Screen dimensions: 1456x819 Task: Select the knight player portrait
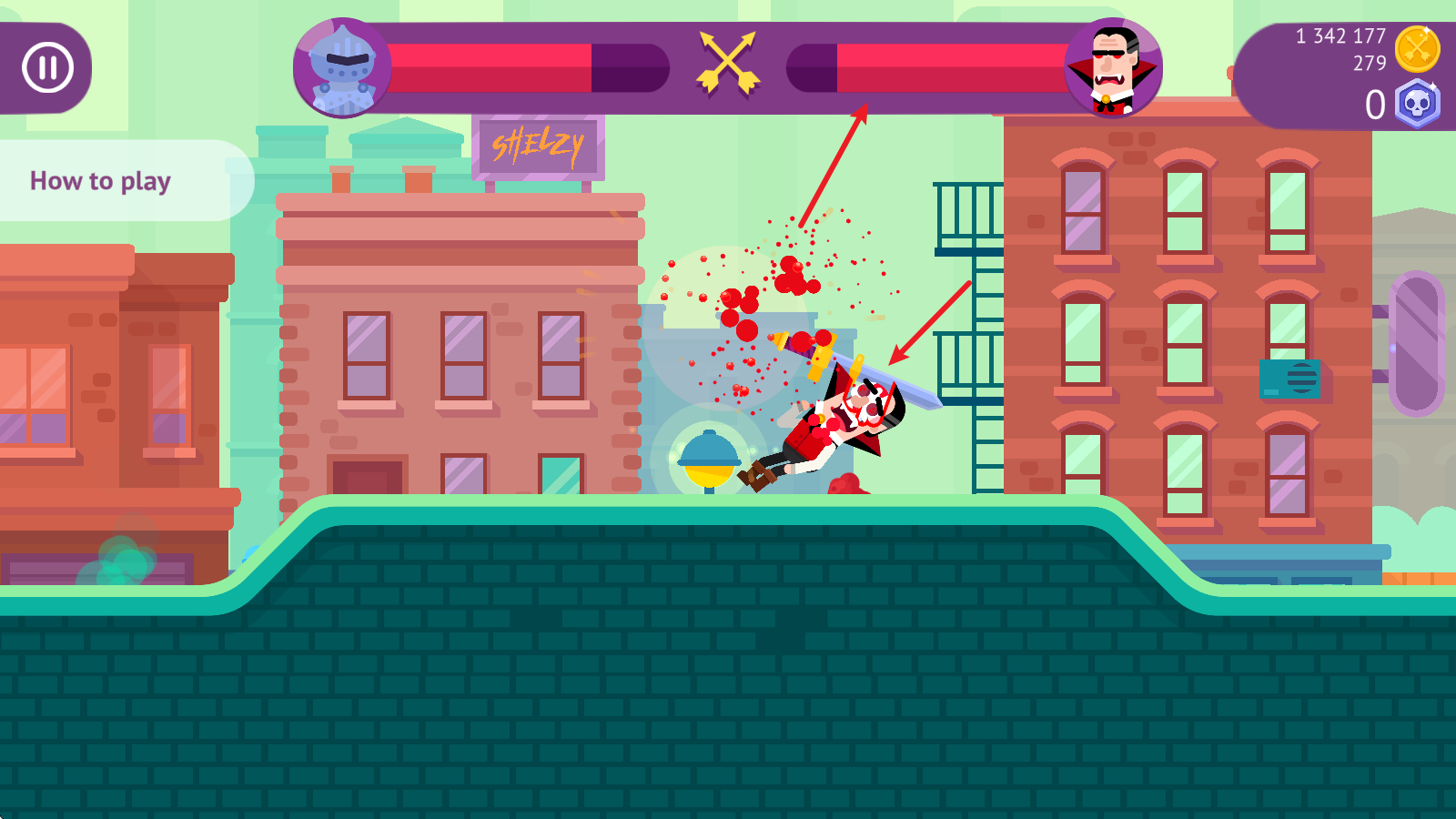(342, 68)
